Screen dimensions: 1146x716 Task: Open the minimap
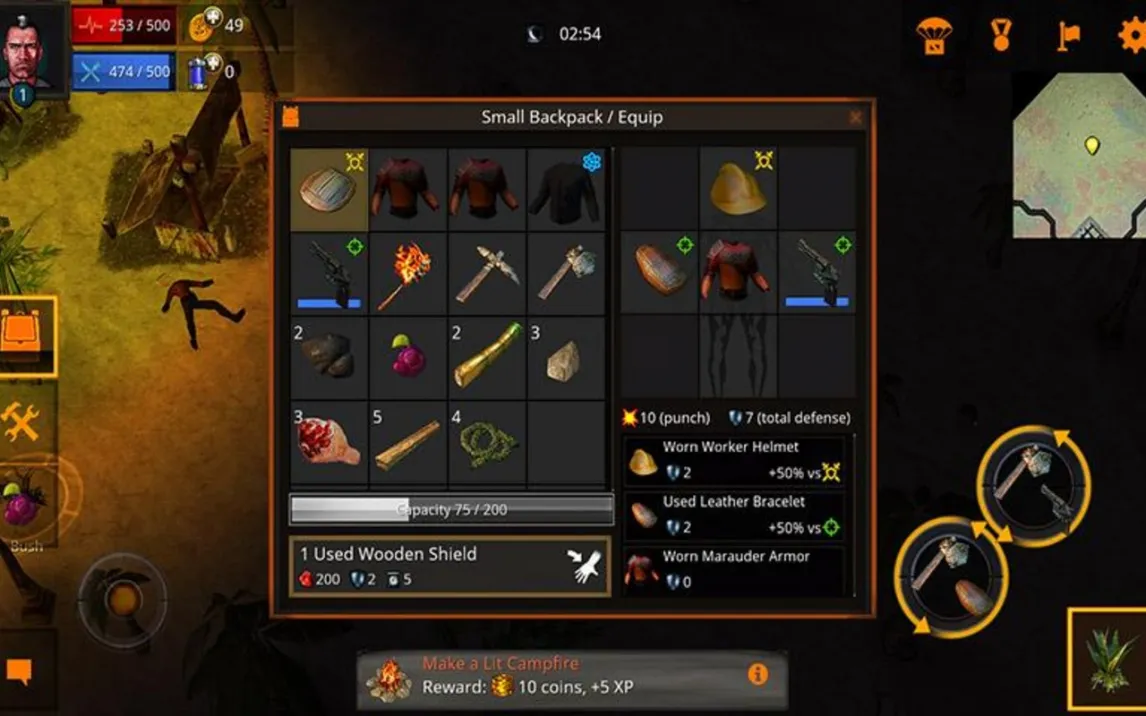[x=1079, y=155]
